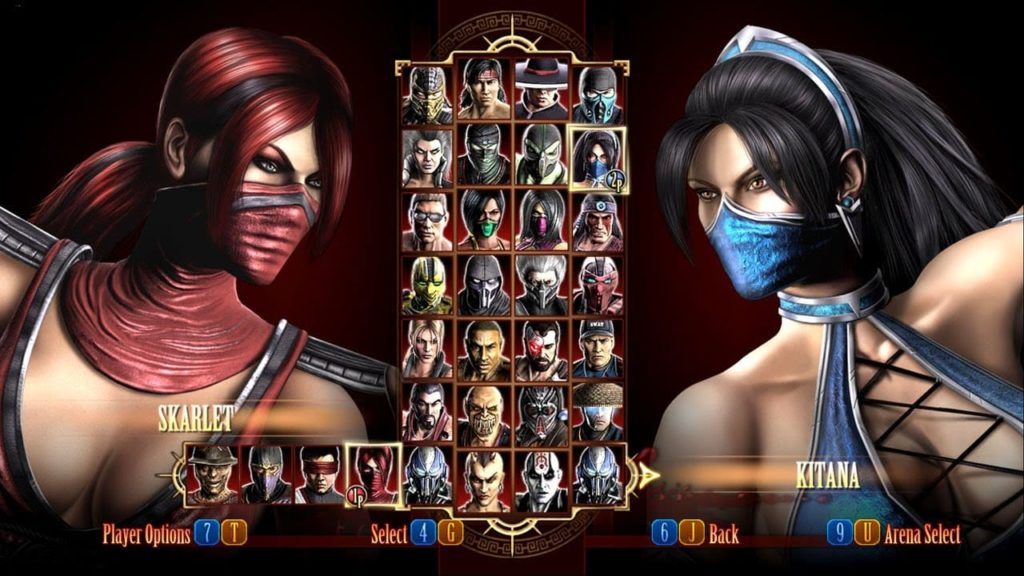
Task: Select Stryker in the SWAT cap
Action: (x=598, y=349)
